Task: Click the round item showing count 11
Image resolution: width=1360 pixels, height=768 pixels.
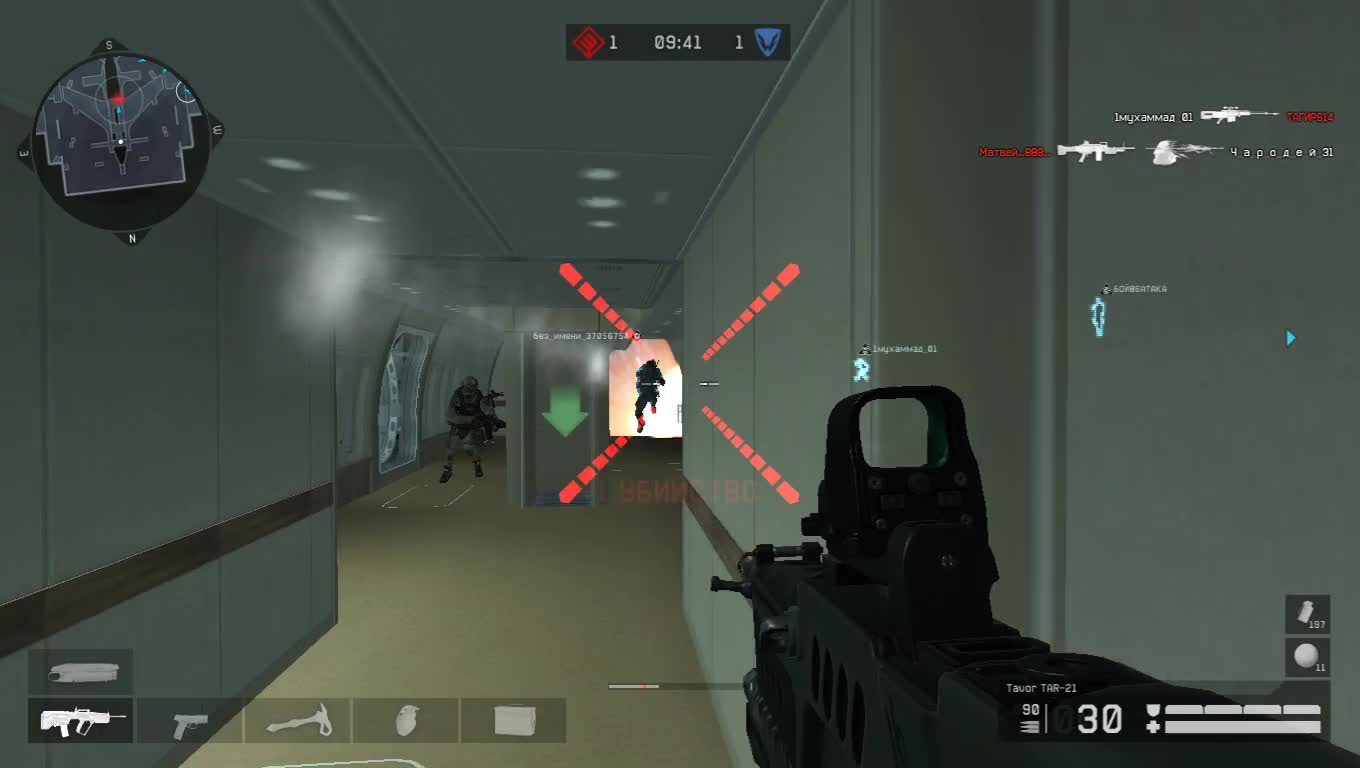Action: point(1307,657)
